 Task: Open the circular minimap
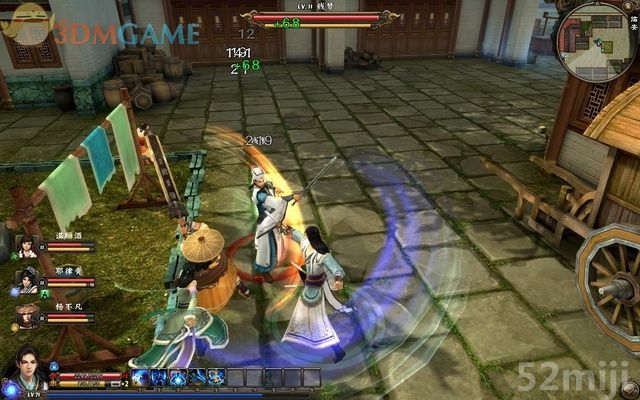596,41
